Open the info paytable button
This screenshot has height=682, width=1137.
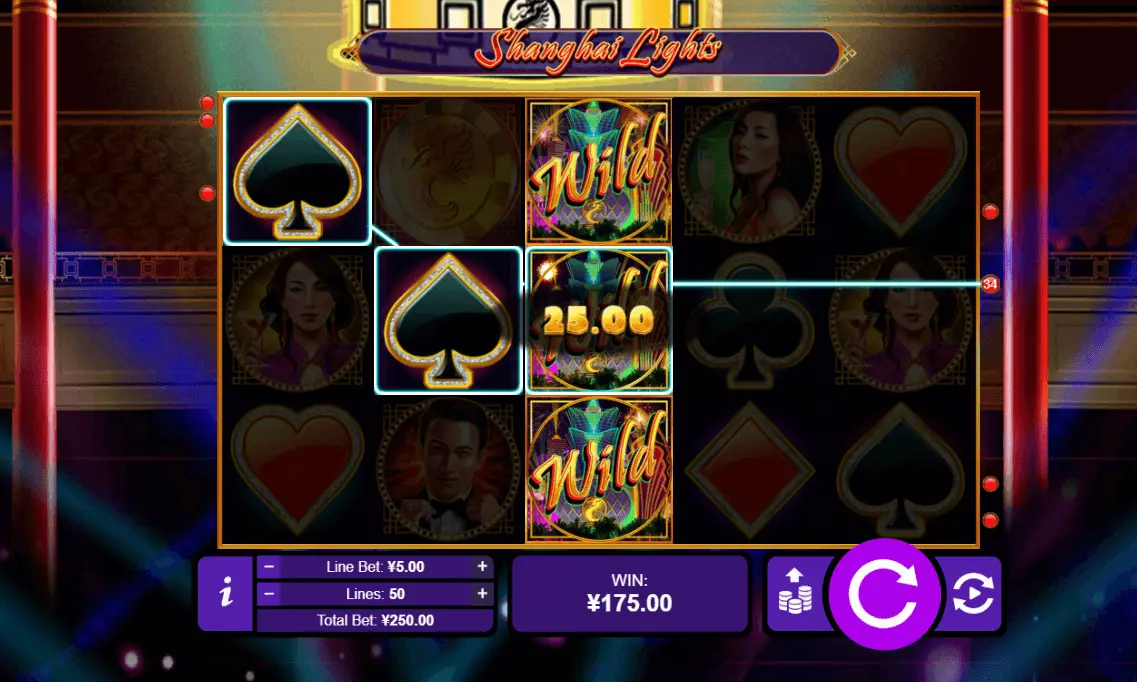click(227, 594)
